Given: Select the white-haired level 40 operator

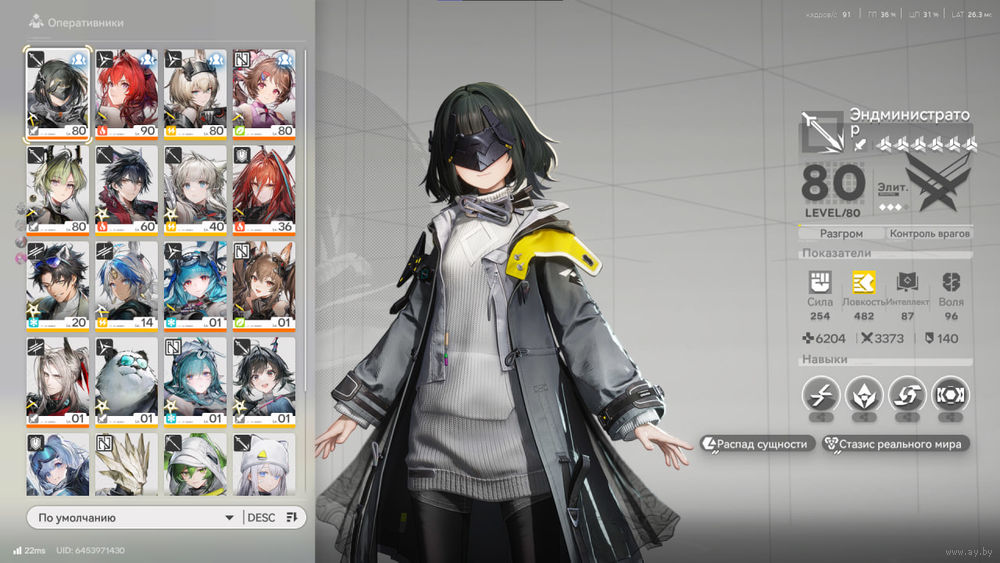Looking at the screenshot, I should (x=195, y=189).
